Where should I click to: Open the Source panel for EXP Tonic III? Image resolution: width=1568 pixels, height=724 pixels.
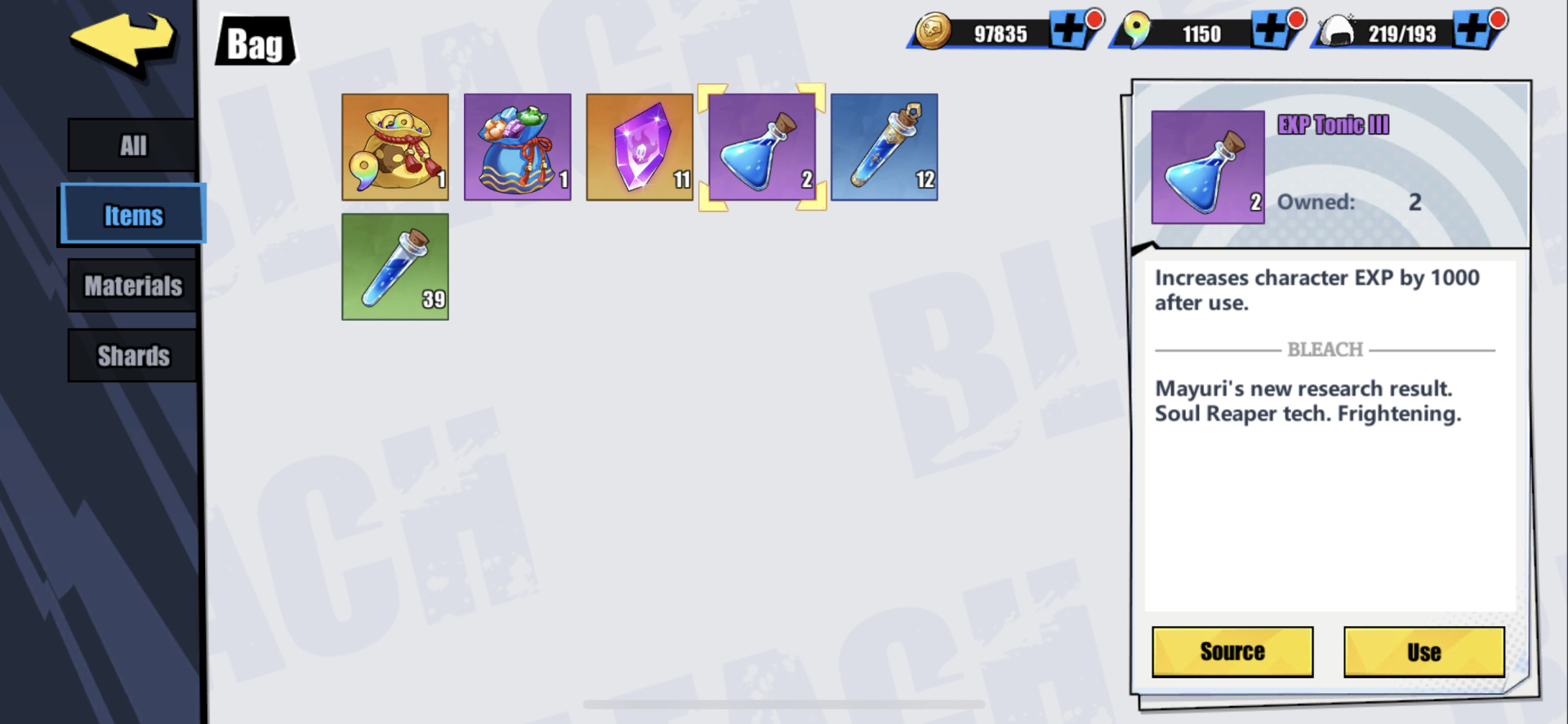[x=1232, y=651]
